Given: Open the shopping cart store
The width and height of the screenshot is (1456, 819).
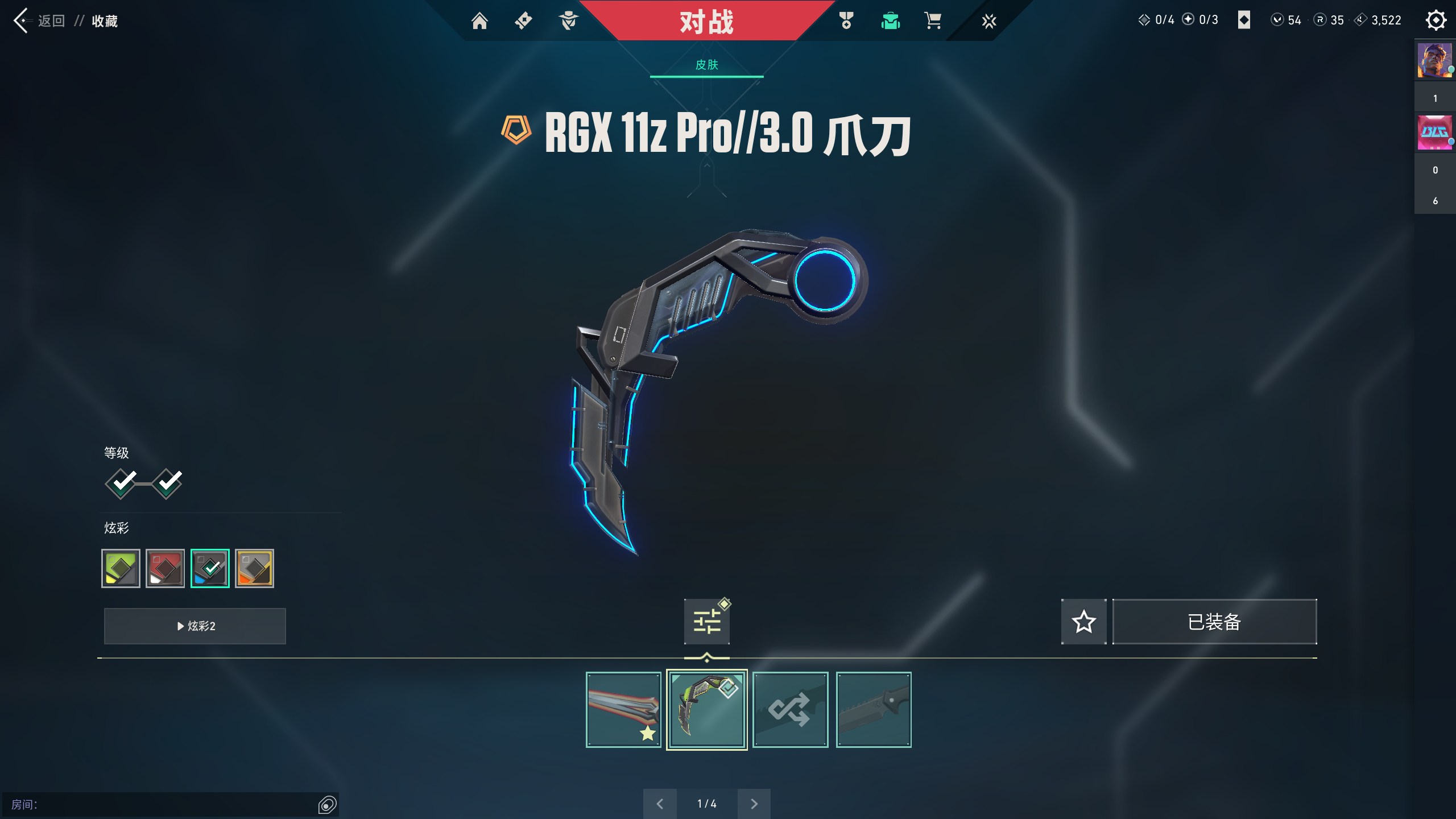Looking at the screenshot, I should 933,21.
